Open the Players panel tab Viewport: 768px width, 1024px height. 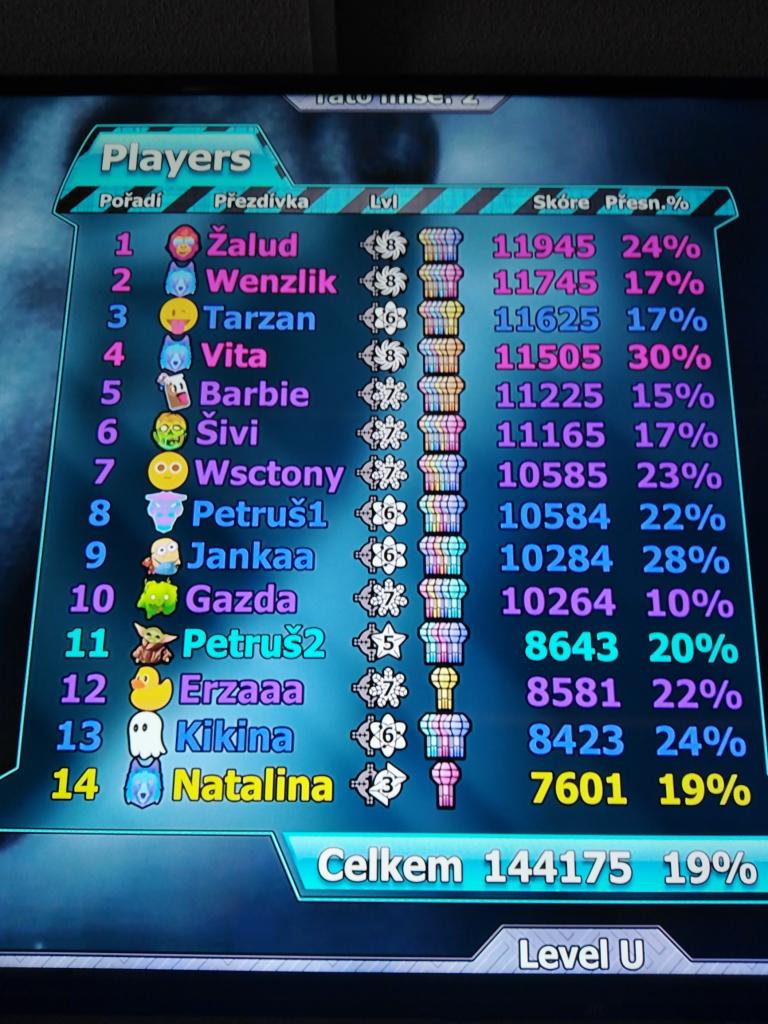click(176, 158)
